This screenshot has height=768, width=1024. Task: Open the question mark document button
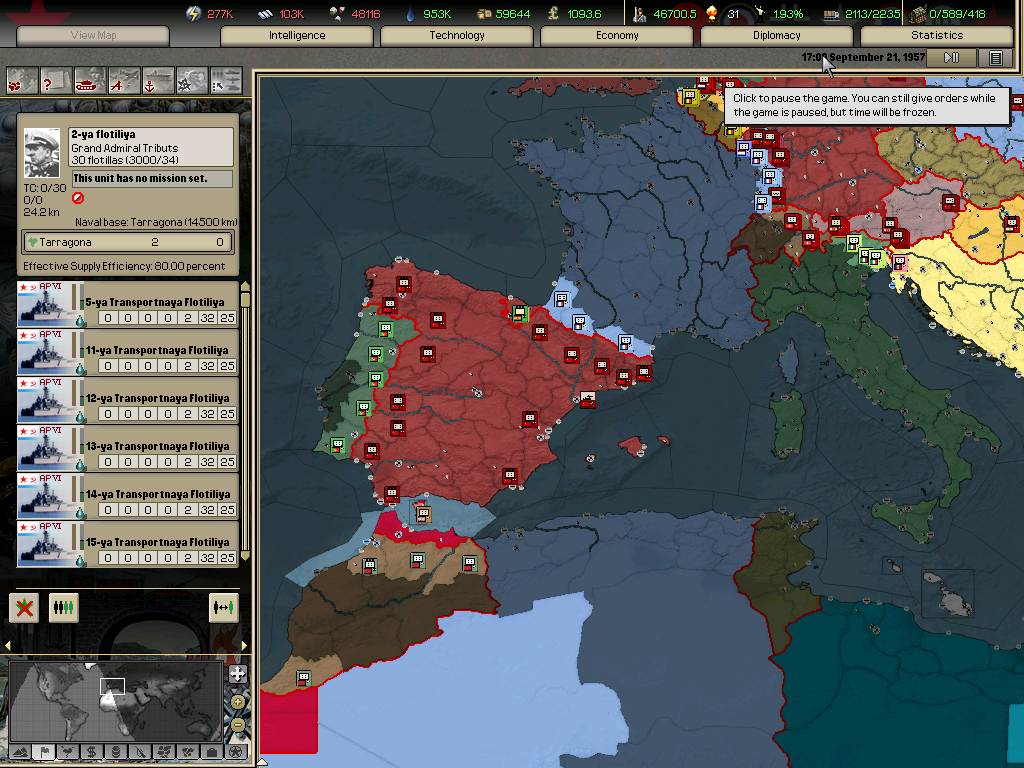tap(56, 79)
